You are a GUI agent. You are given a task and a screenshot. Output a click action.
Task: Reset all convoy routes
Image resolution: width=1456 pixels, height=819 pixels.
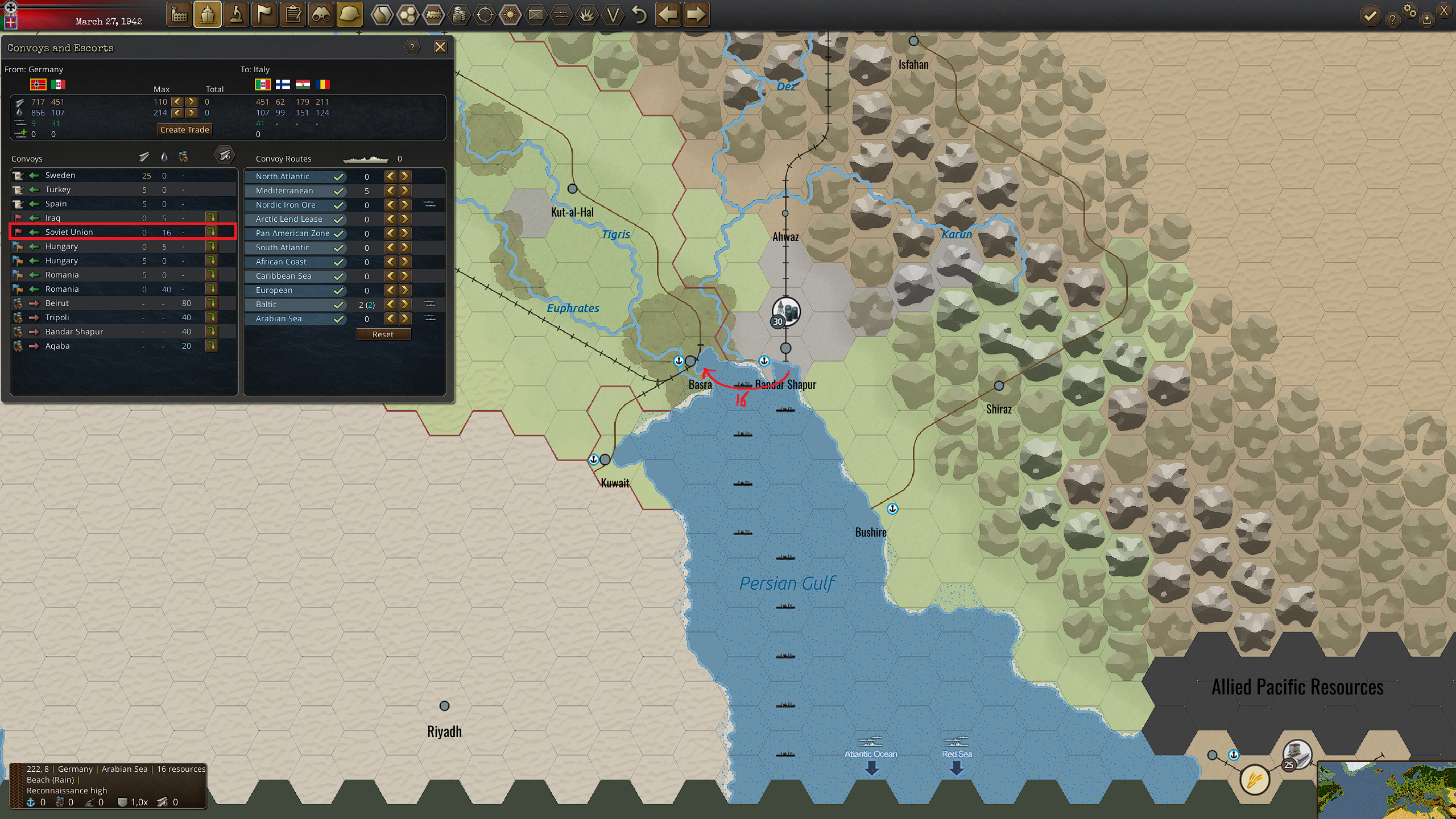(384, 334)
